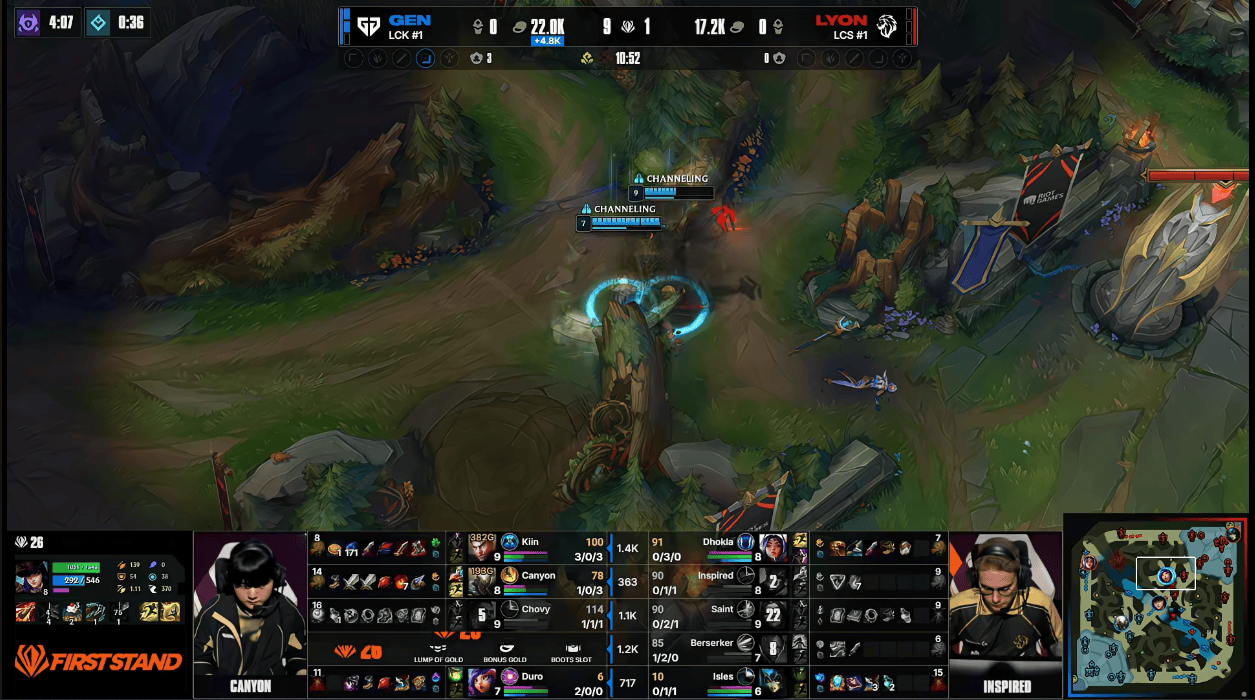This screenshot has width=1255, height=700.
Task: Click the First Stand tournament logo
Action: click(98, 661)
